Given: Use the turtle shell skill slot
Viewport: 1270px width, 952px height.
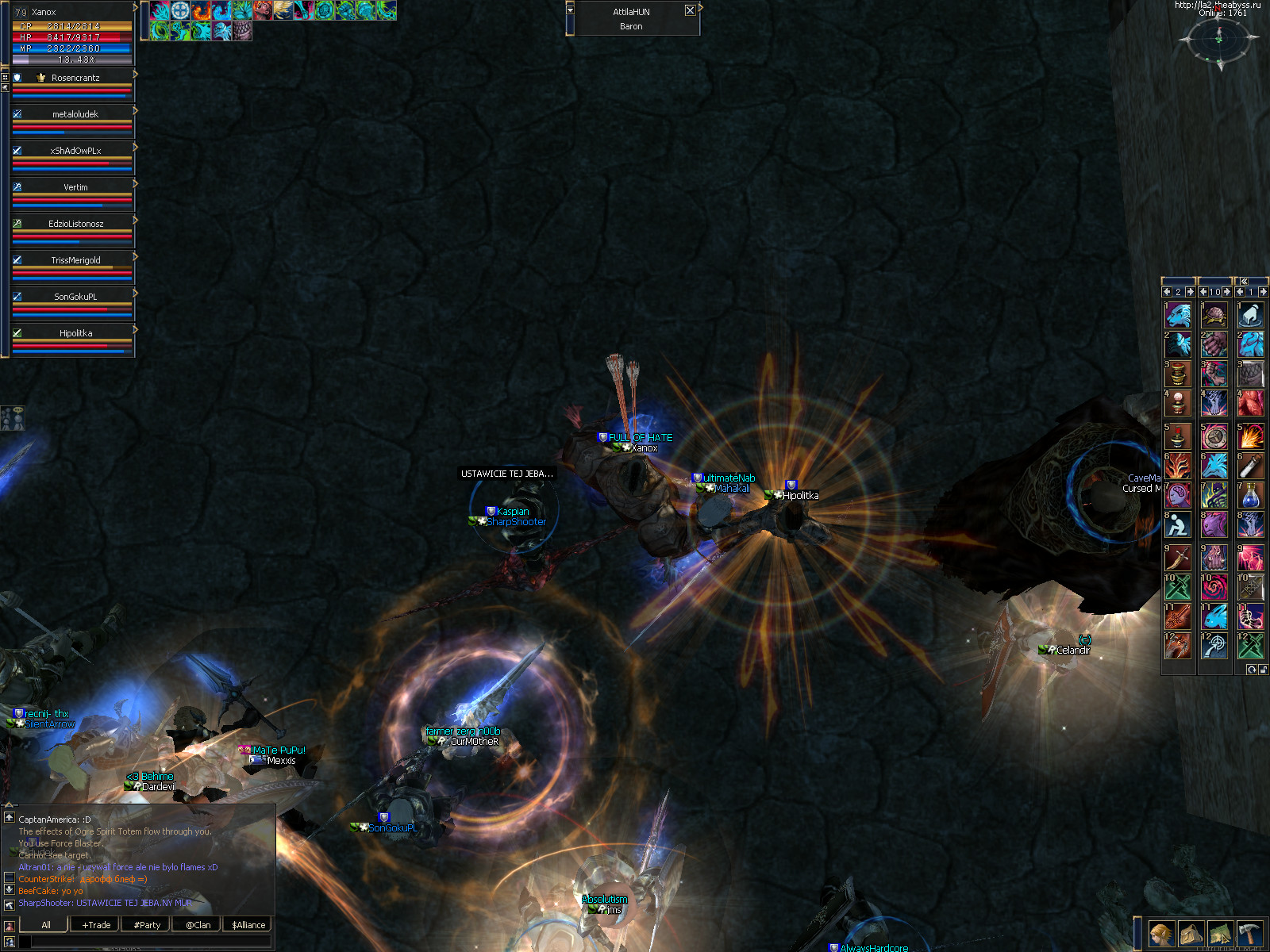Looking at the screenshot, I should [1214, 315].
